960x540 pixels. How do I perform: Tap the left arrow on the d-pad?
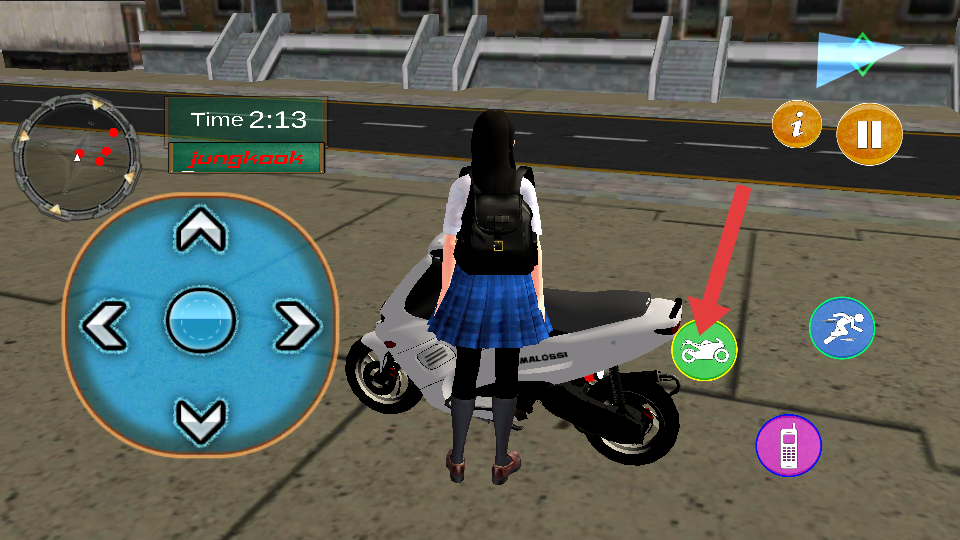pyautogui.click(x=105, y=326)
